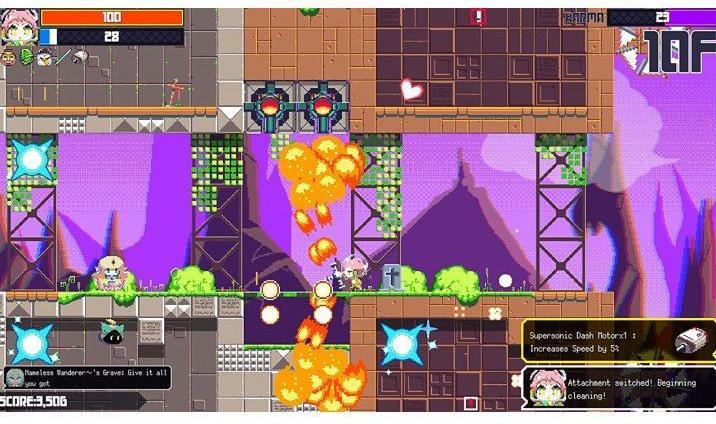Select the green leaf item icon
Image resolution: width=716 pixels, height=424 pixels.
tap(26, 58)
